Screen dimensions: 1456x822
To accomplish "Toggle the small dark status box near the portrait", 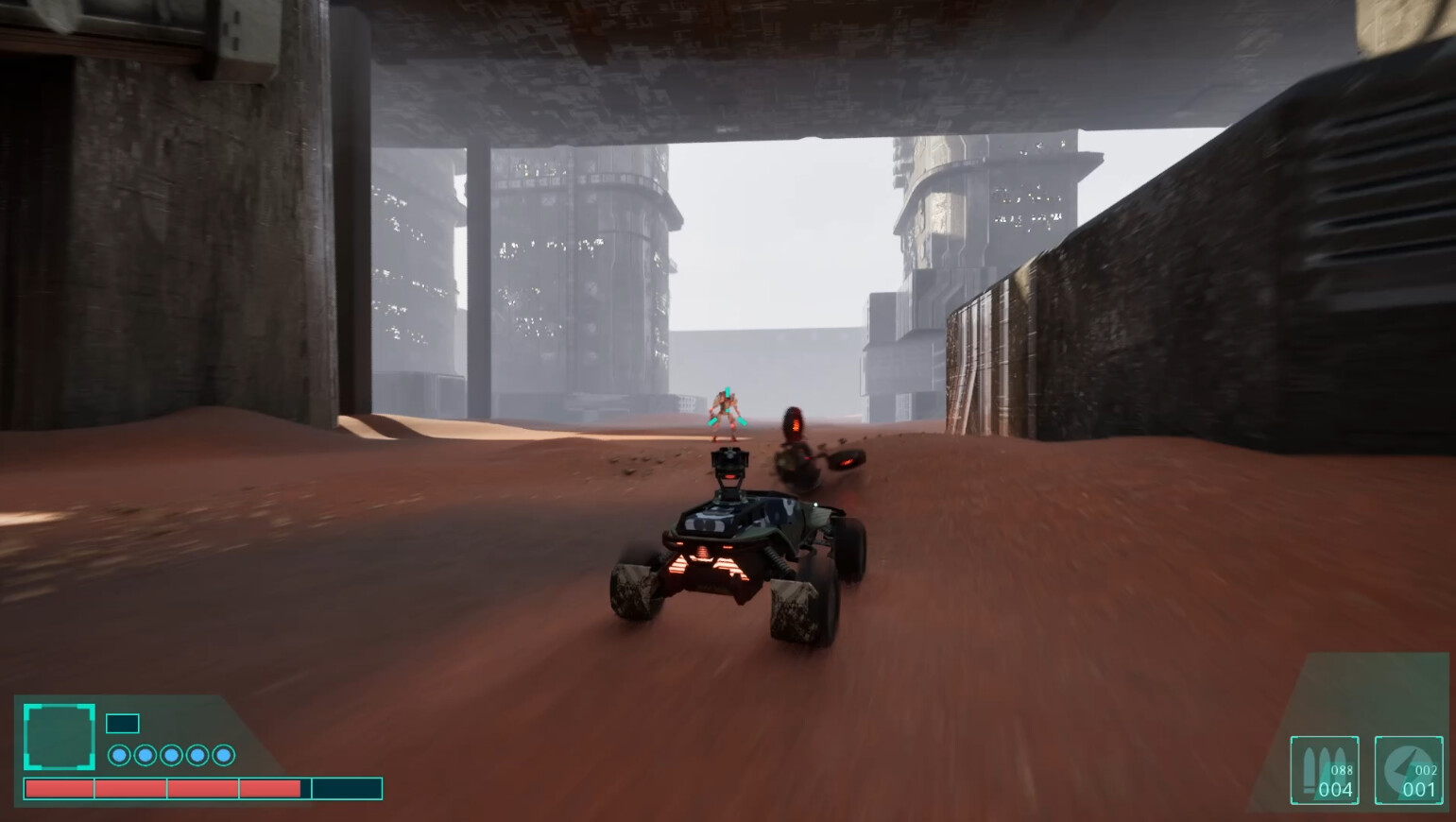I will point(121,723).
